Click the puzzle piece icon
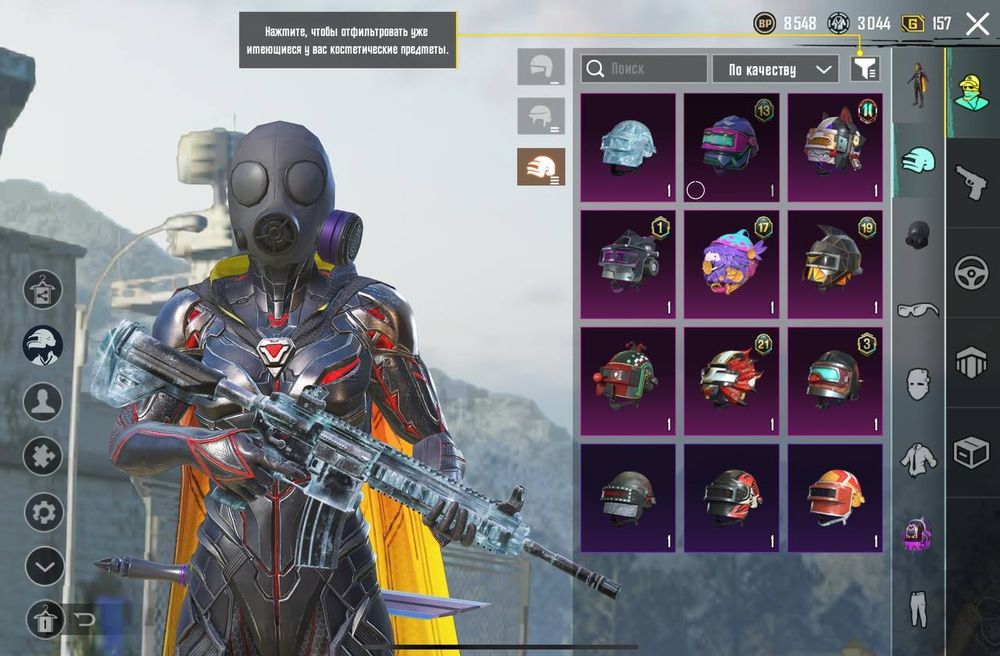Viewport: 1000px width, 656px height. (44, 456)
